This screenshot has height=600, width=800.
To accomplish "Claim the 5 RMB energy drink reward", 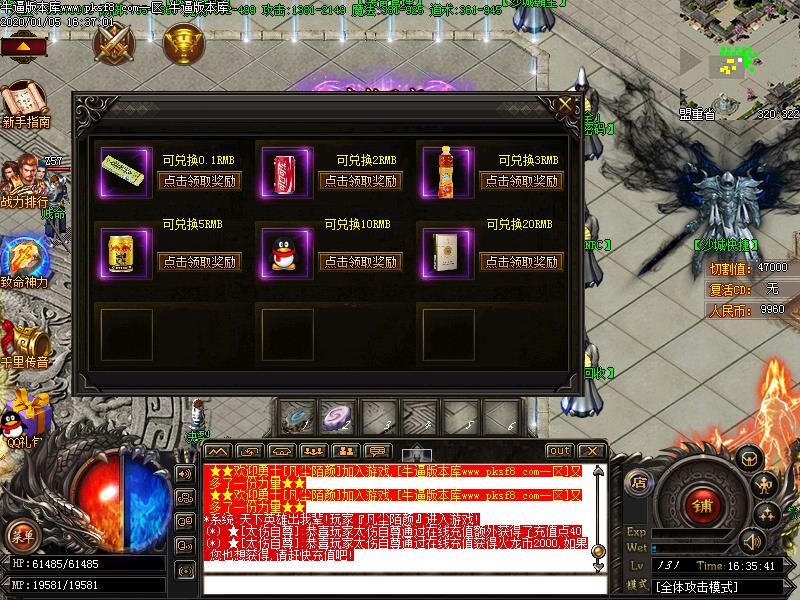I will 199,262.
